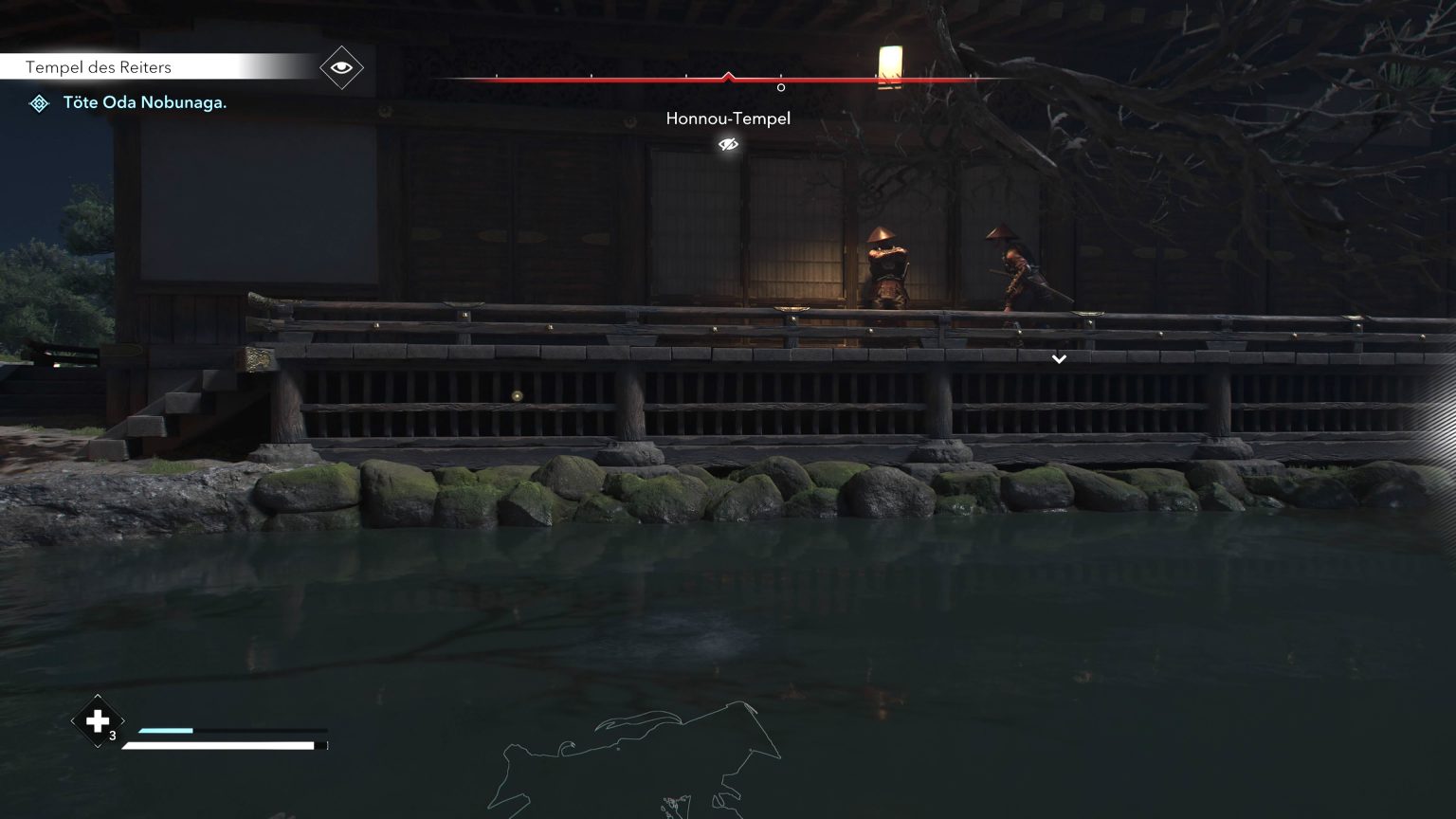Image resolution: width=1456 pixels, height=819 pixels.
Task: Click the Töte Oda Nobunaga objective text
Action: 144,102
